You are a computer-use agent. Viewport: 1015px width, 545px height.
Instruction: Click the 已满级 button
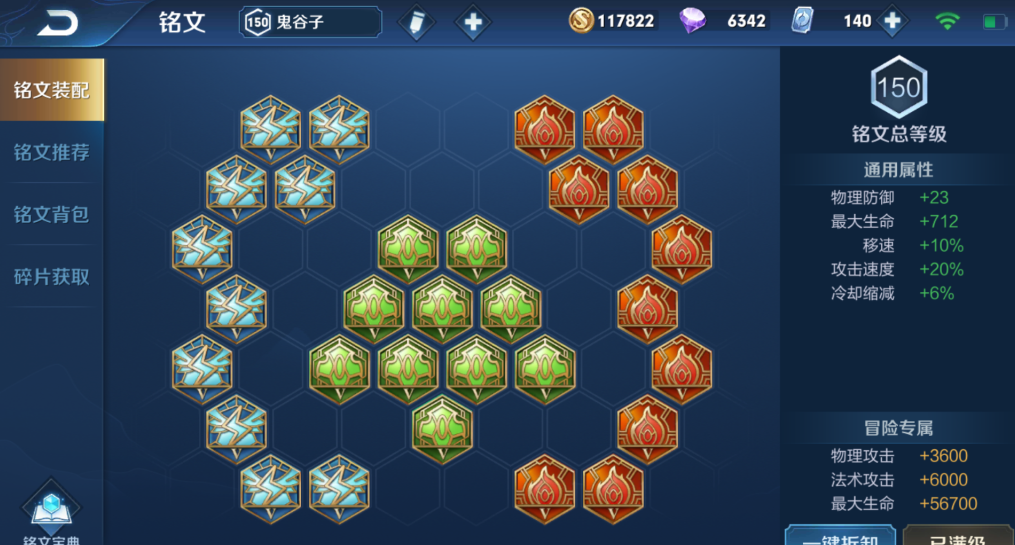pos(958,536)
